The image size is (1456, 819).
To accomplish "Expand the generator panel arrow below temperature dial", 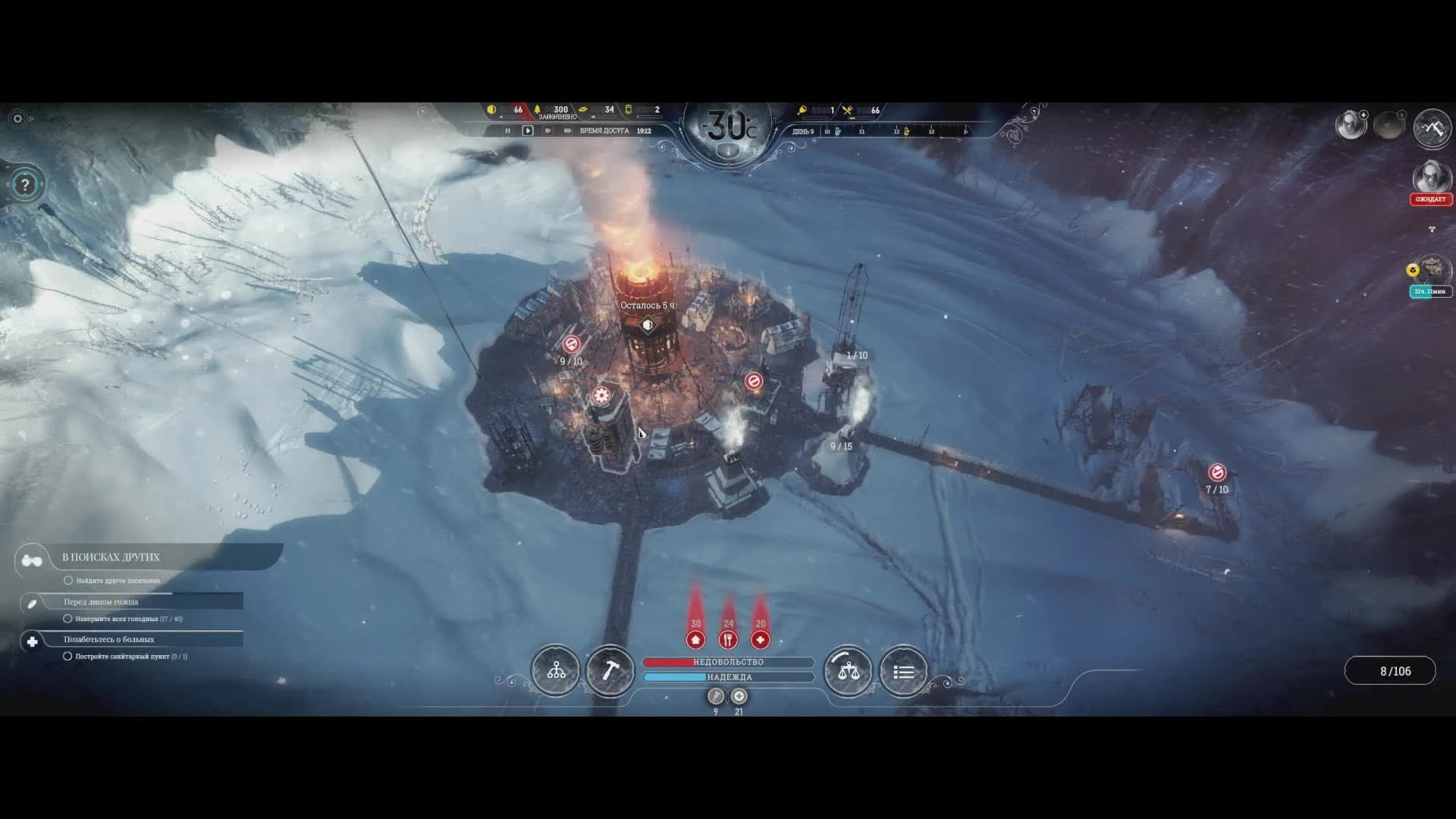I will [727, 150].
